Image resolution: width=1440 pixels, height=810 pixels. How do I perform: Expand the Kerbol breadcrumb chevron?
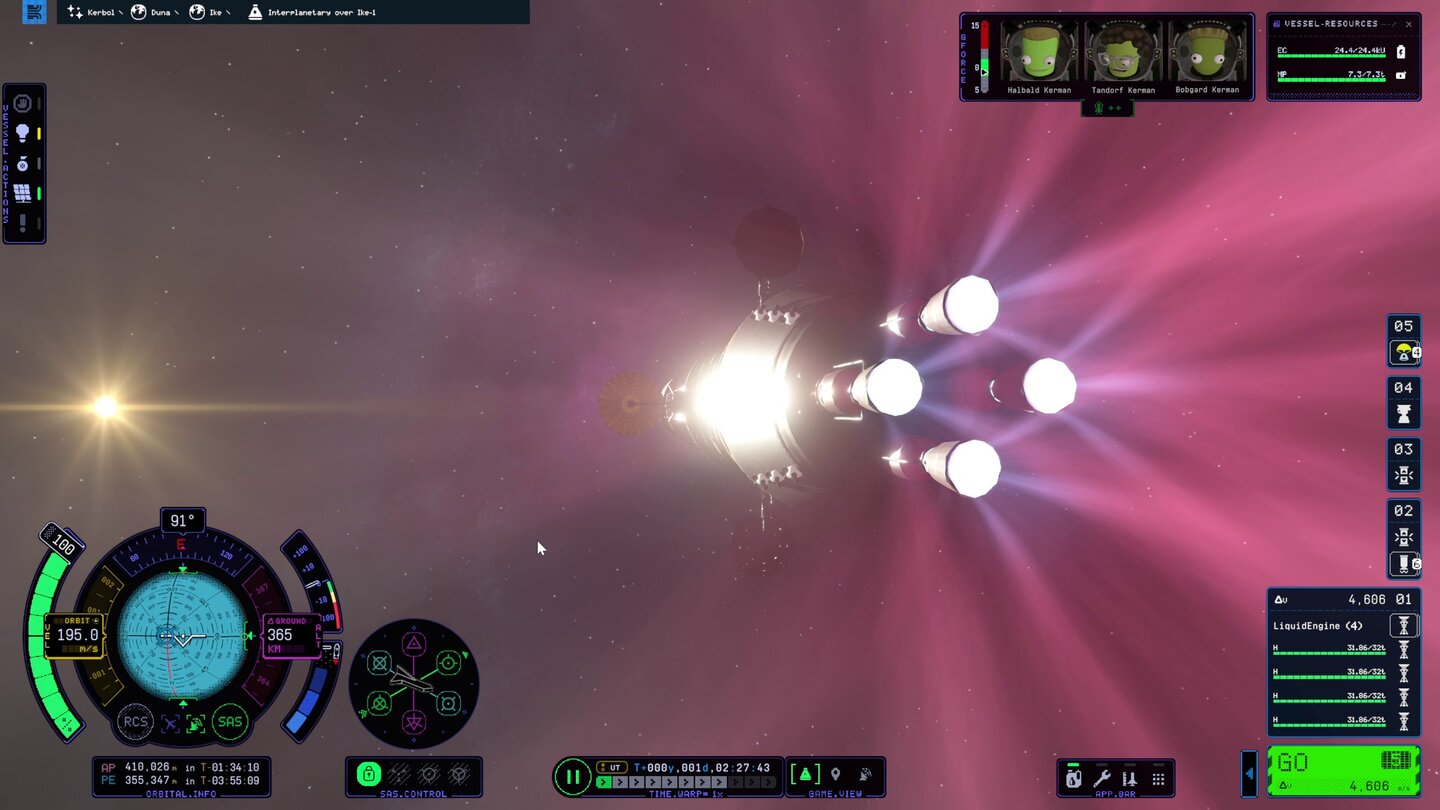pyautogui.click(x=120, y=12)
